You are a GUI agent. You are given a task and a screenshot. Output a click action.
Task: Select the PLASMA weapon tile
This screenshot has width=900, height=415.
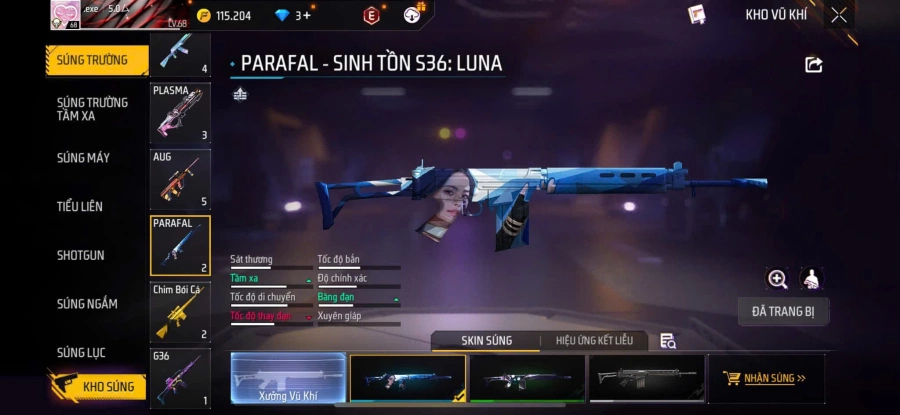click(180, 112)
